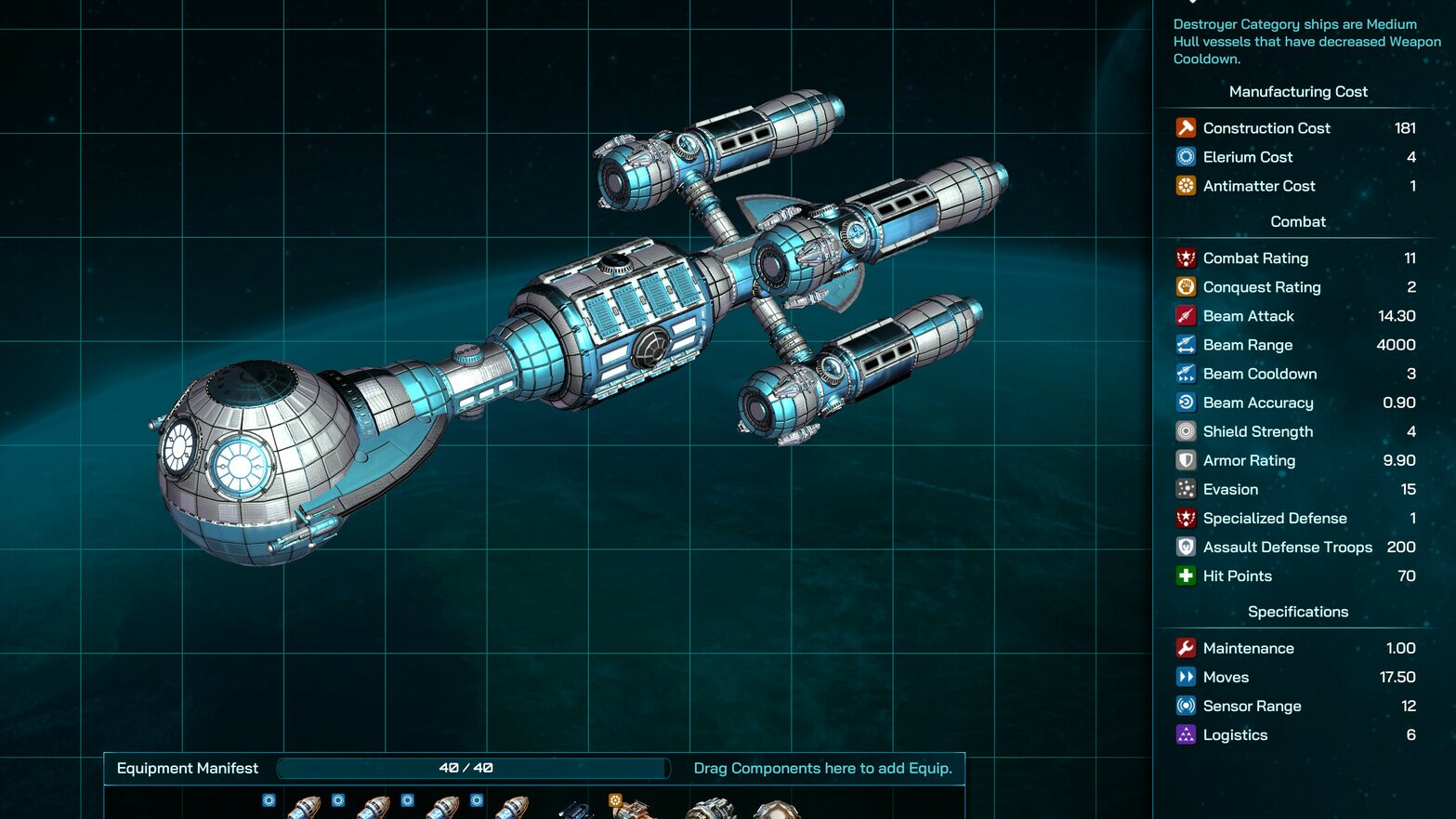The width and height of the screenshot is (1456, 819).
Task: Click the Combat Rating icon
Action: pos(1186,258)
